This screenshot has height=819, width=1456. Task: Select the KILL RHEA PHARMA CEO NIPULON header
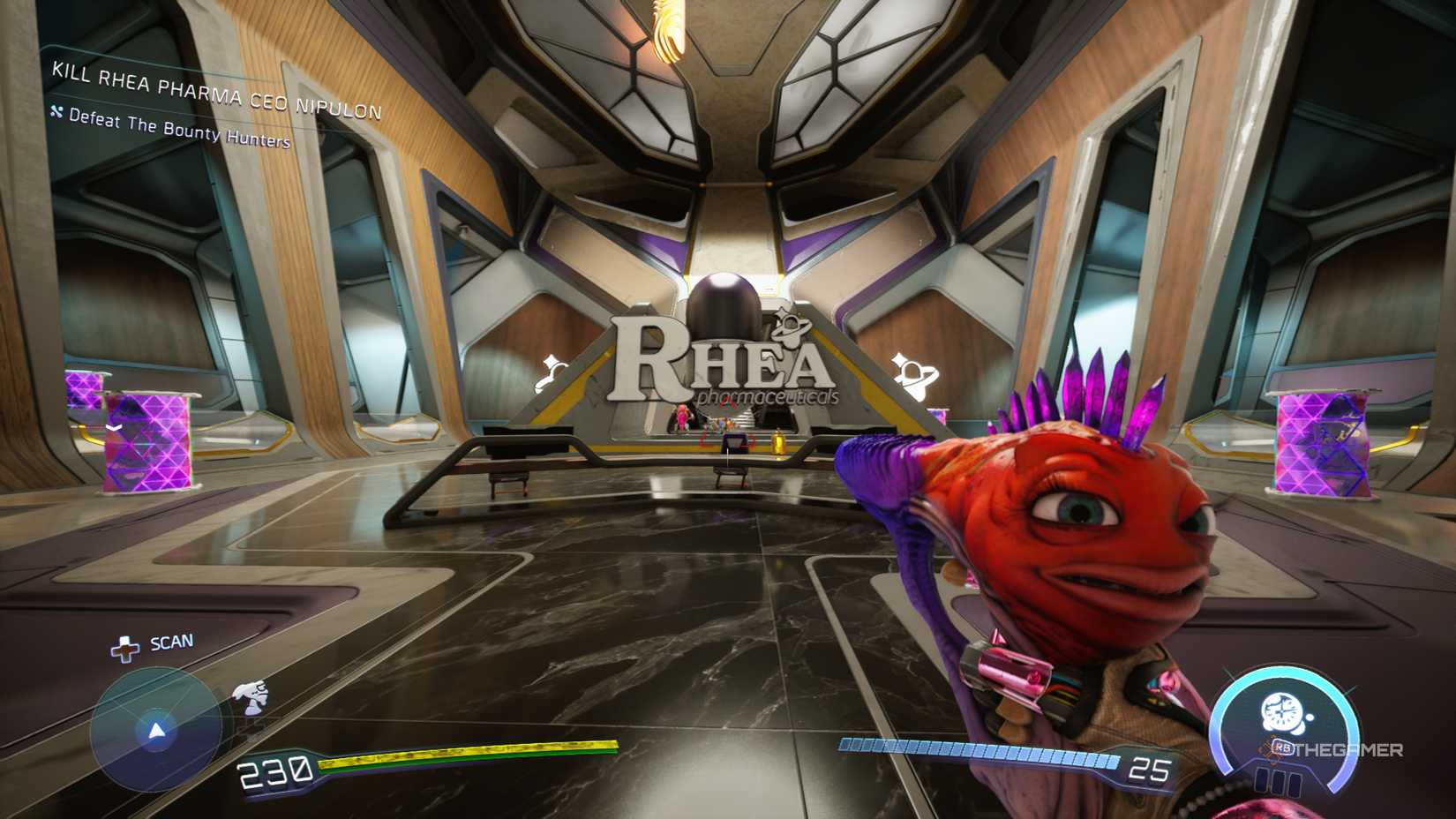(x=214, y=88)
